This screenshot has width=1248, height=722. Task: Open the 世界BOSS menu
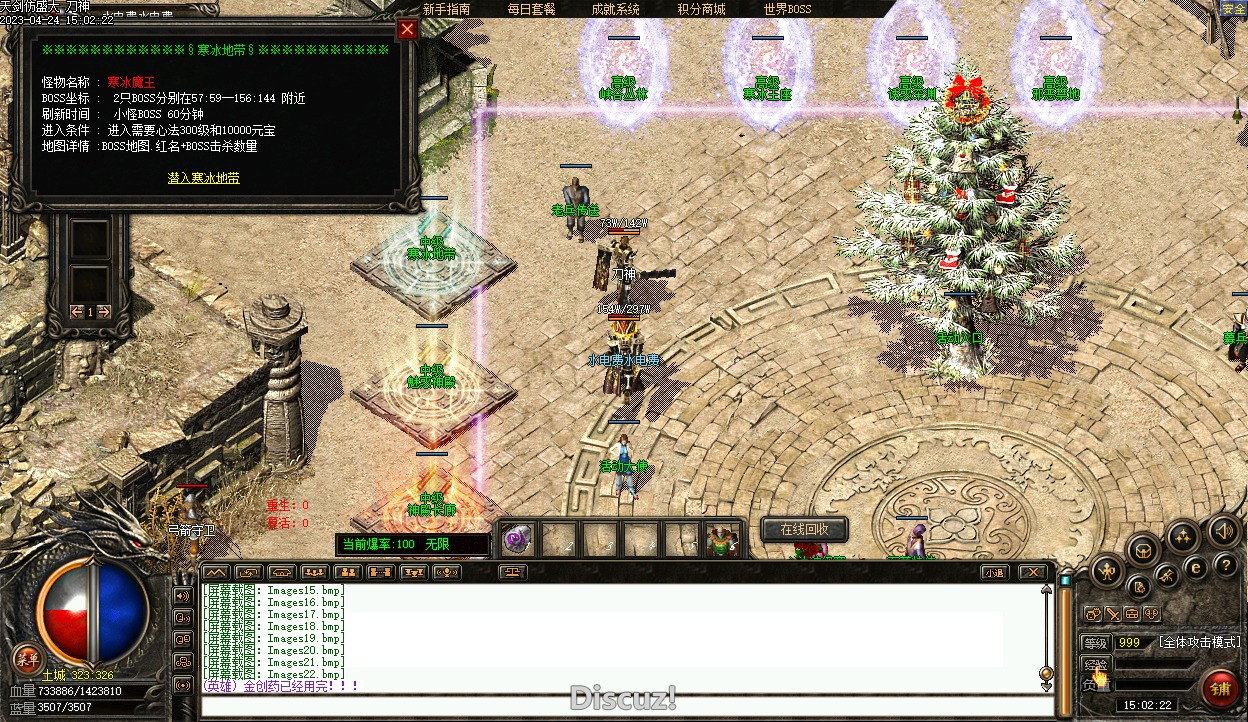pos(787,9)
